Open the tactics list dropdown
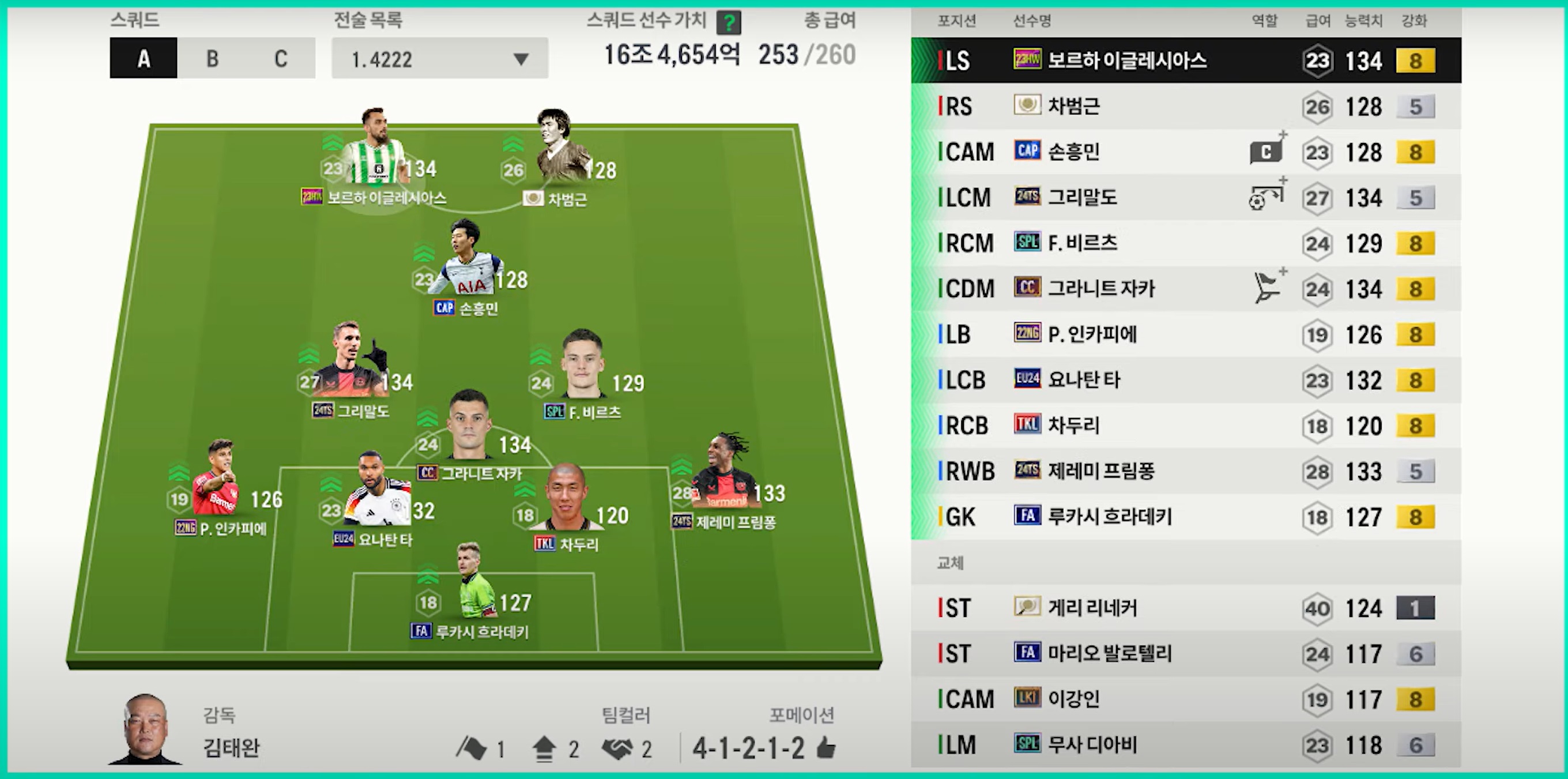Screen dimensions: 1568x779 pyautogui.click(x=439, y=58)
